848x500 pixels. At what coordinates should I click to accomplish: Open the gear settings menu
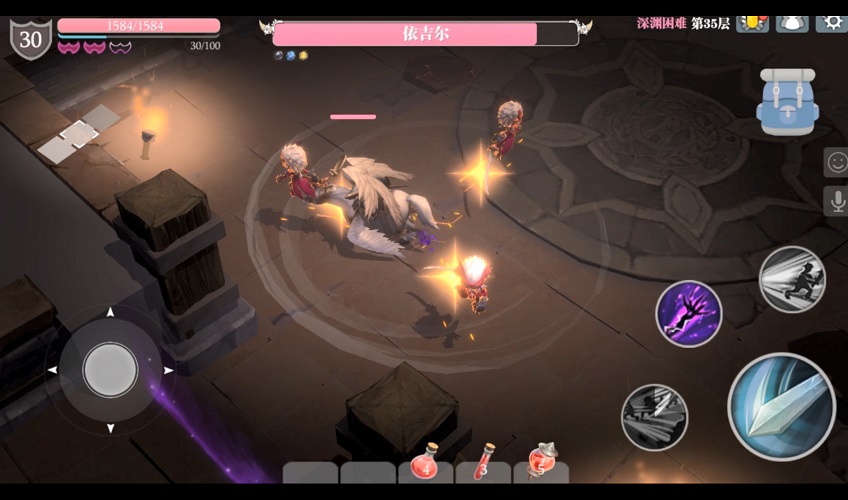point(831,21)
